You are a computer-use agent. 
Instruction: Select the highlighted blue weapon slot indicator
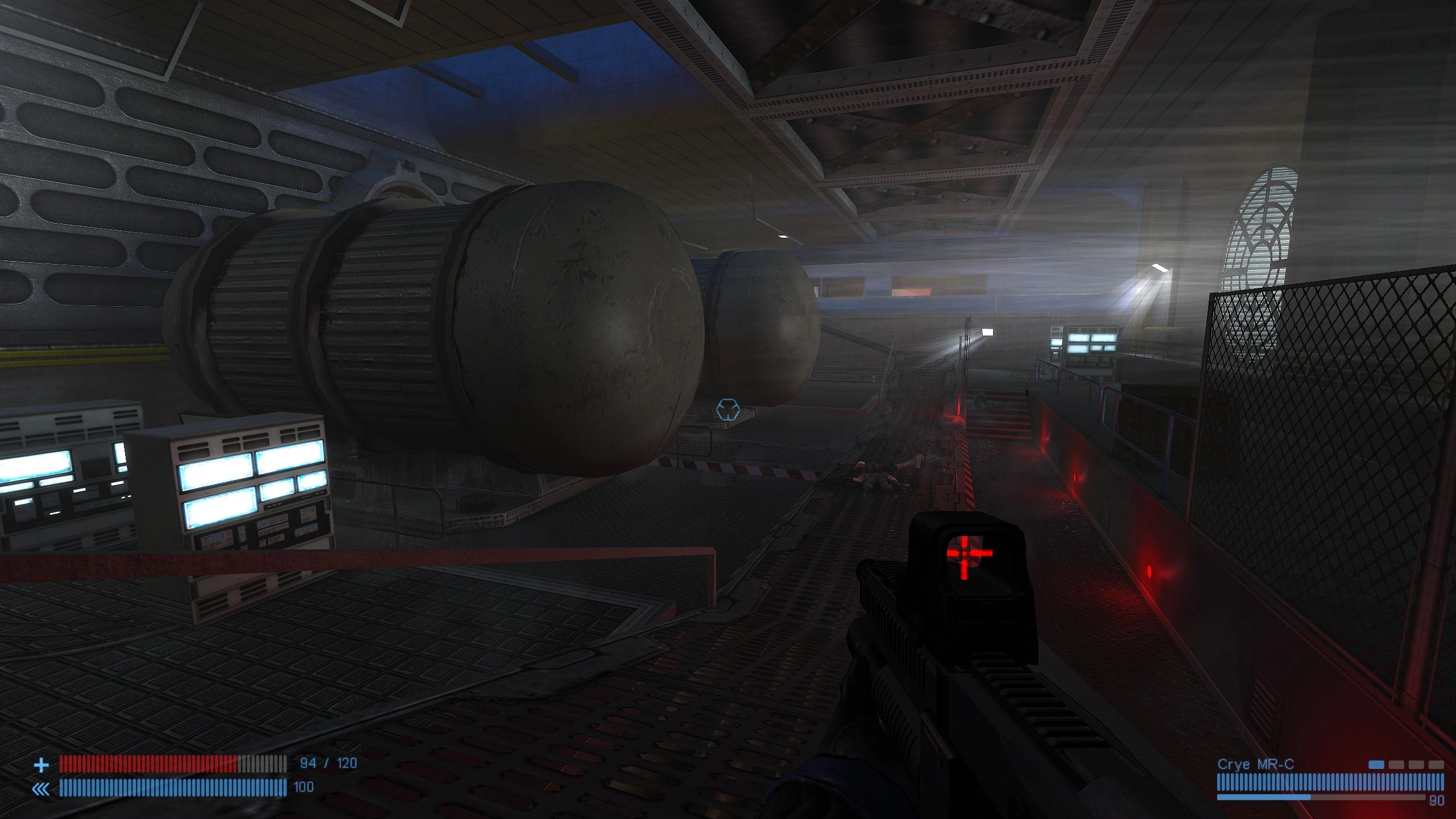[x=1376, y=764]
